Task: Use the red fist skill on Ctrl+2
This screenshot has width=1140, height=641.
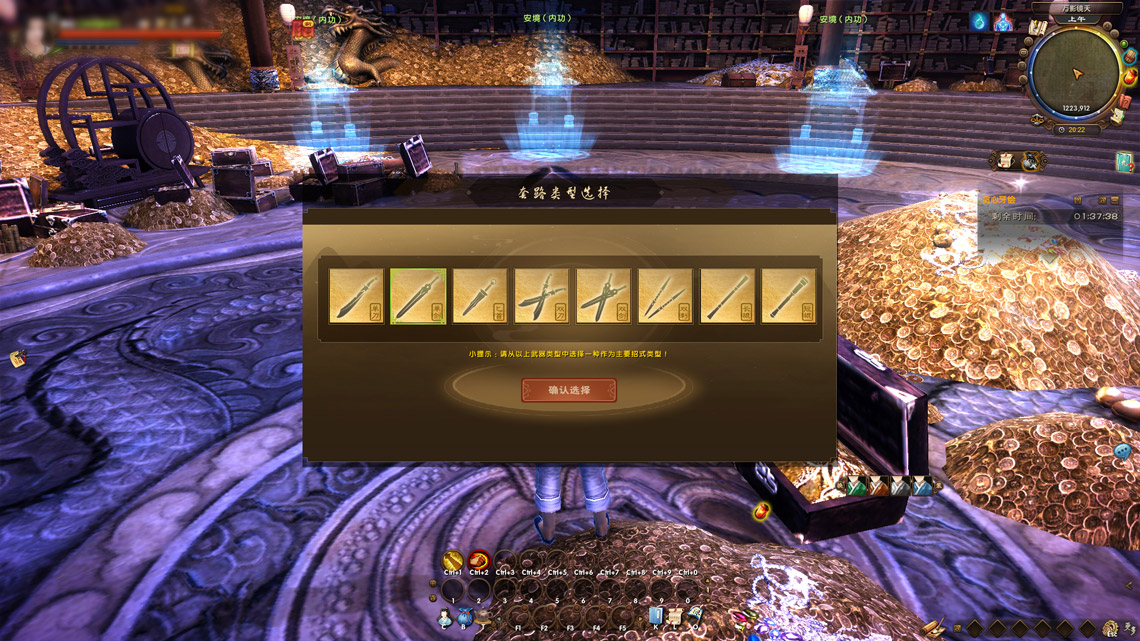Action: 479,560
